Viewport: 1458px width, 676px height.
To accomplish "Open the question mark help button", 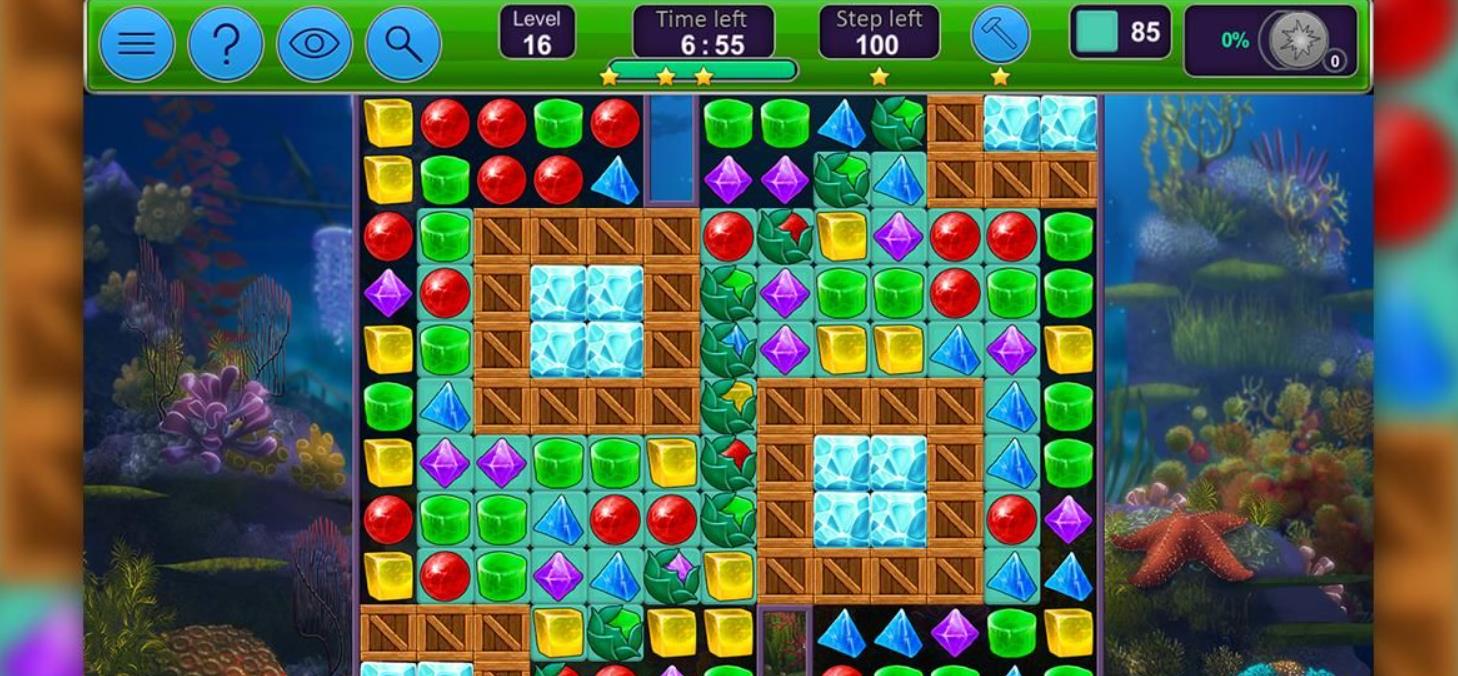I will [226, 44].
